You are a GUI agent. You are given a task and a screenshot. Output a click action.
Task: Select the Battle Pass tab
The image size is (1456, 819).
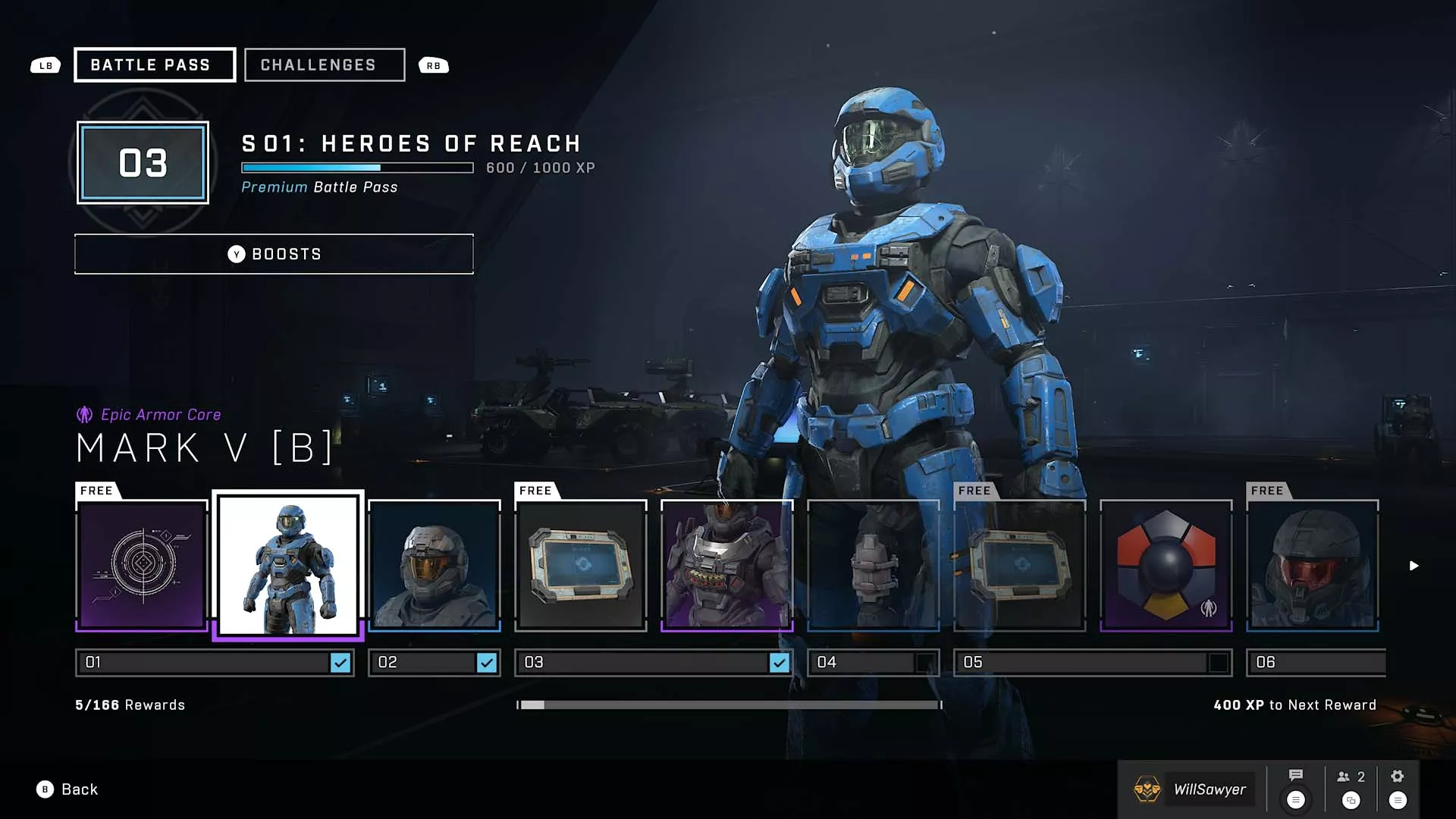[x=154, y=64]
